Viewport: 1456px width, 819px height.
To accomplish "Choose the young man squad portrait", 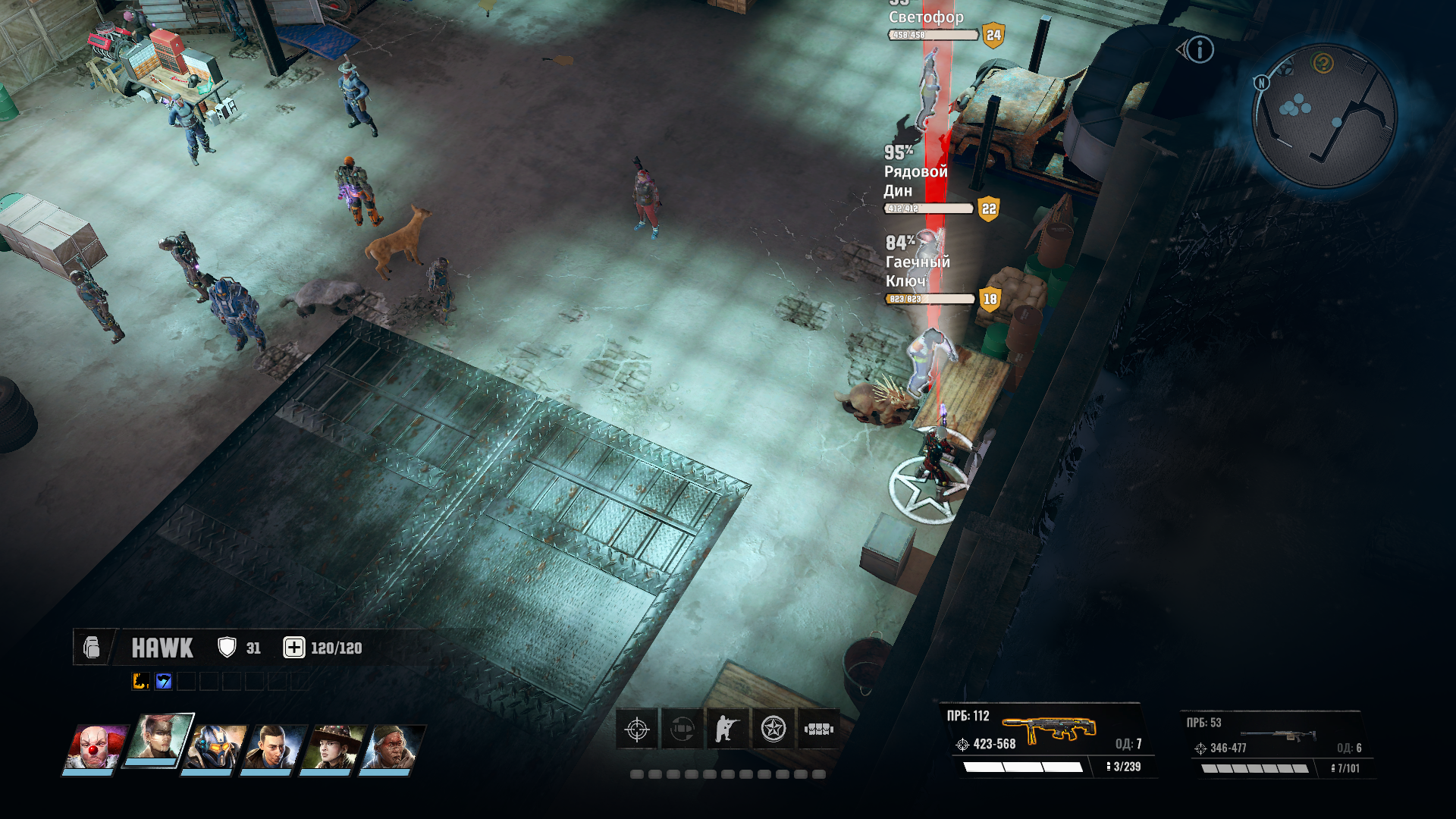I will (x=273, y=747).
